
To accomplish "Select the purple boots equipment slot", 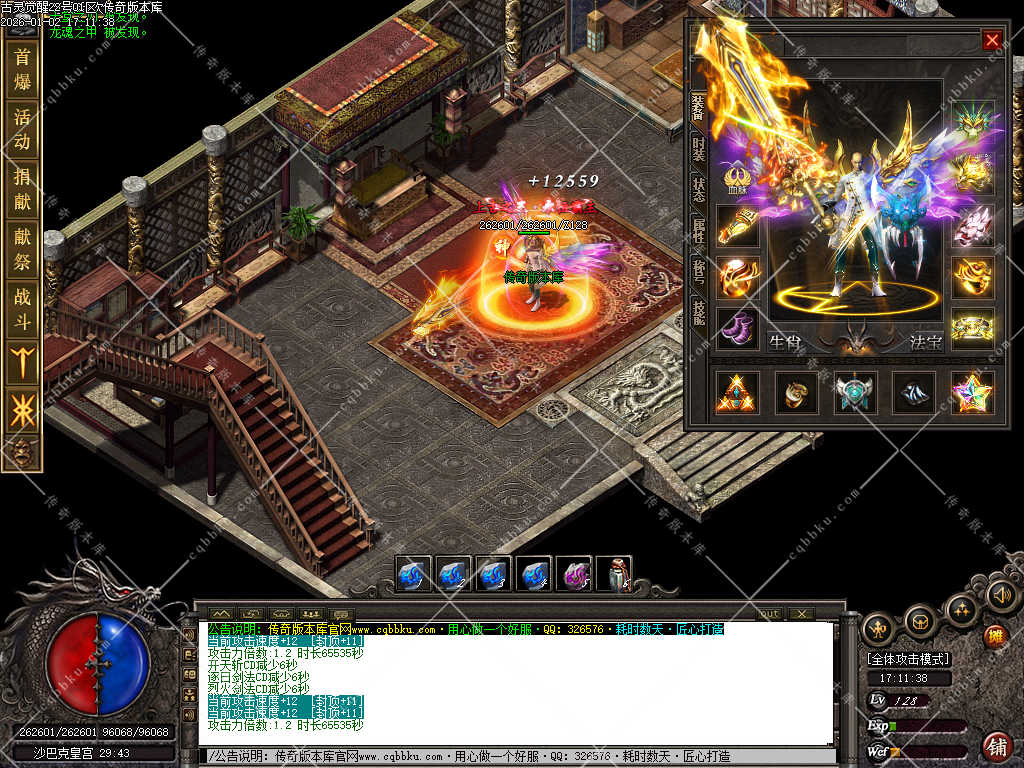I will coord(737,328).
